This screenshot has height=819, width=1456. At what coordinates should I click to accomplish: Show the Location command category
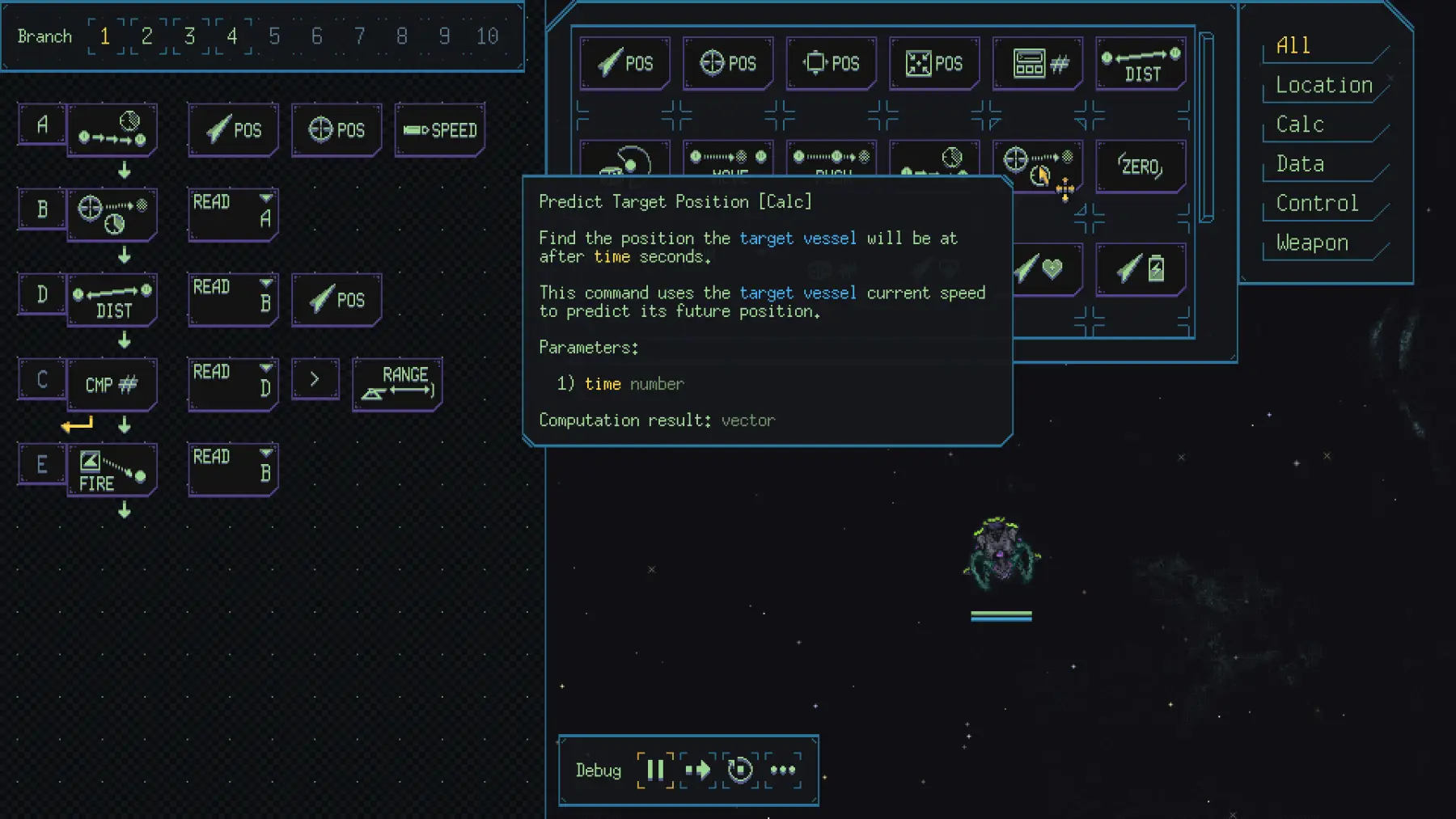pyautogui.click(x=1324, y=85)
